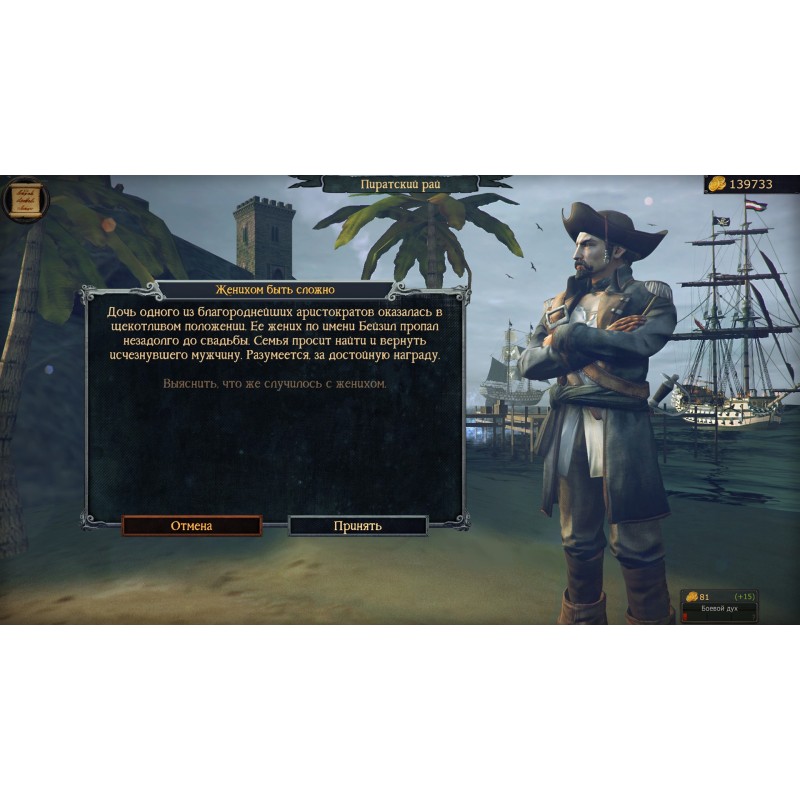This screenshot has height=800, width=800.
Task: Accept the quest with the Принять button
Action: click(358, 525)
